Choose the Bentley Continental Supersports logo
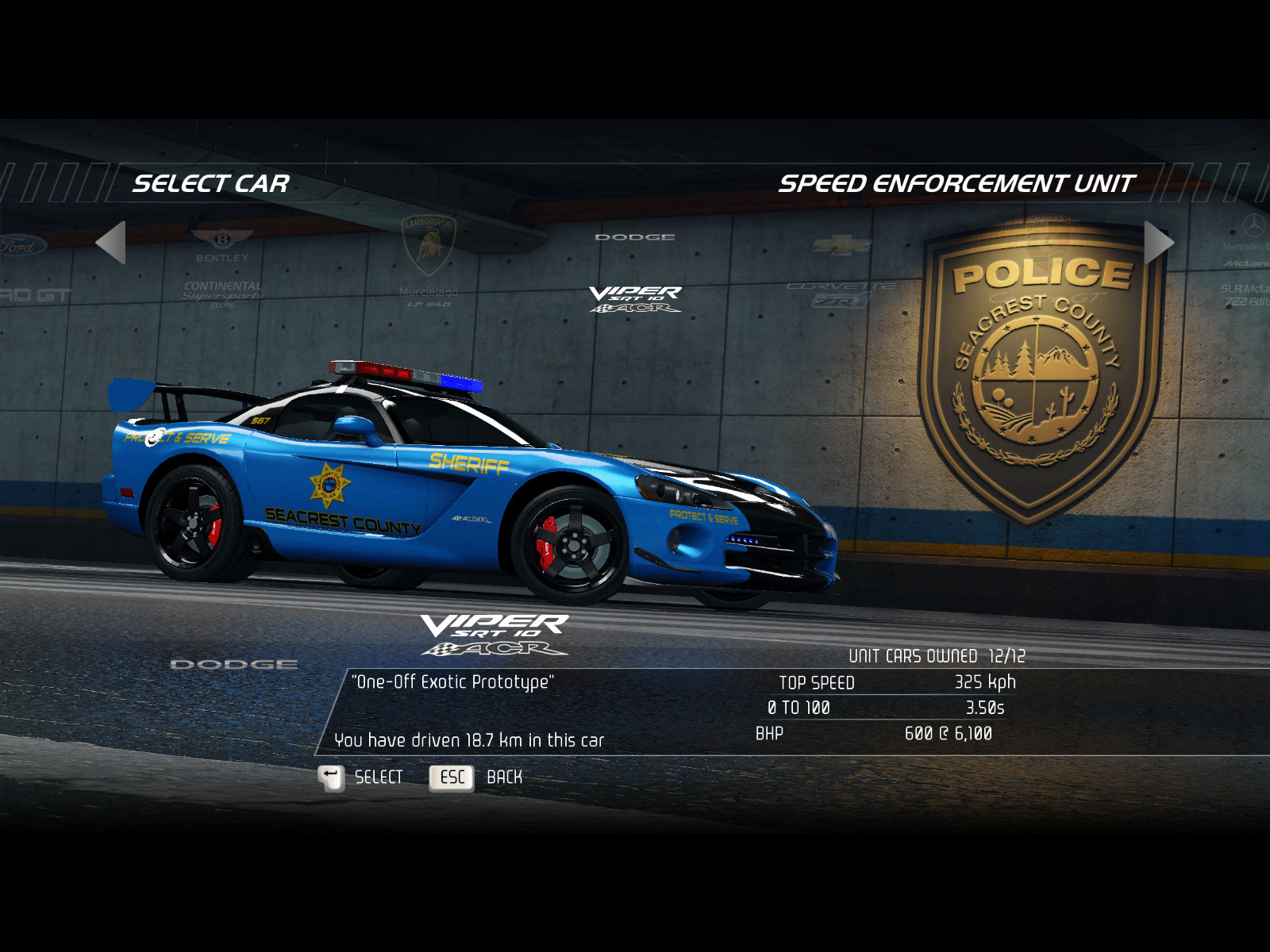This screenshot has height=952, width=1270. [x=222, y=268]
